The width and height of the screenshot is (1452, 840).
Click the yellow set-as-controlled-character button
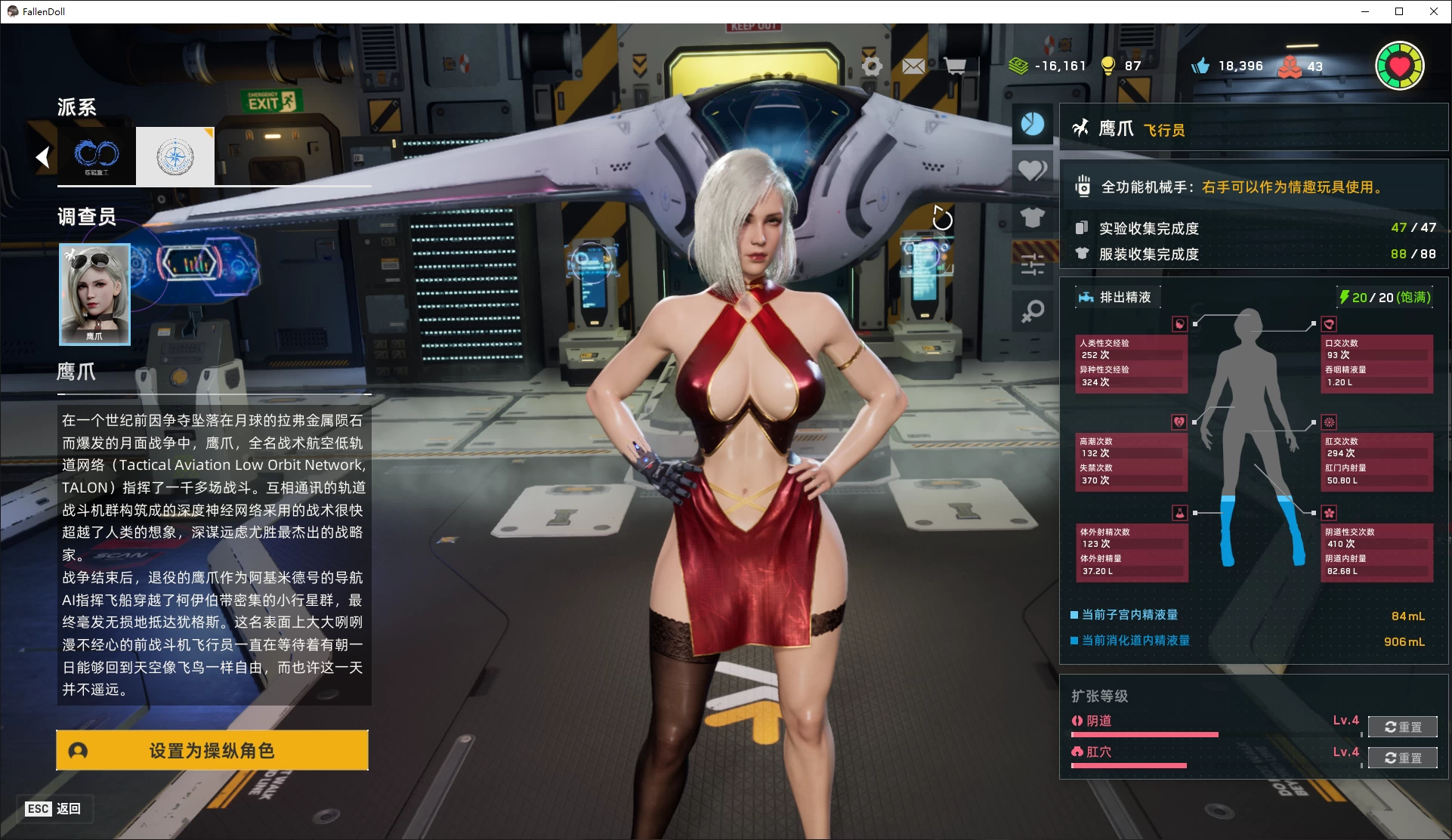click(x=212, y=750)
